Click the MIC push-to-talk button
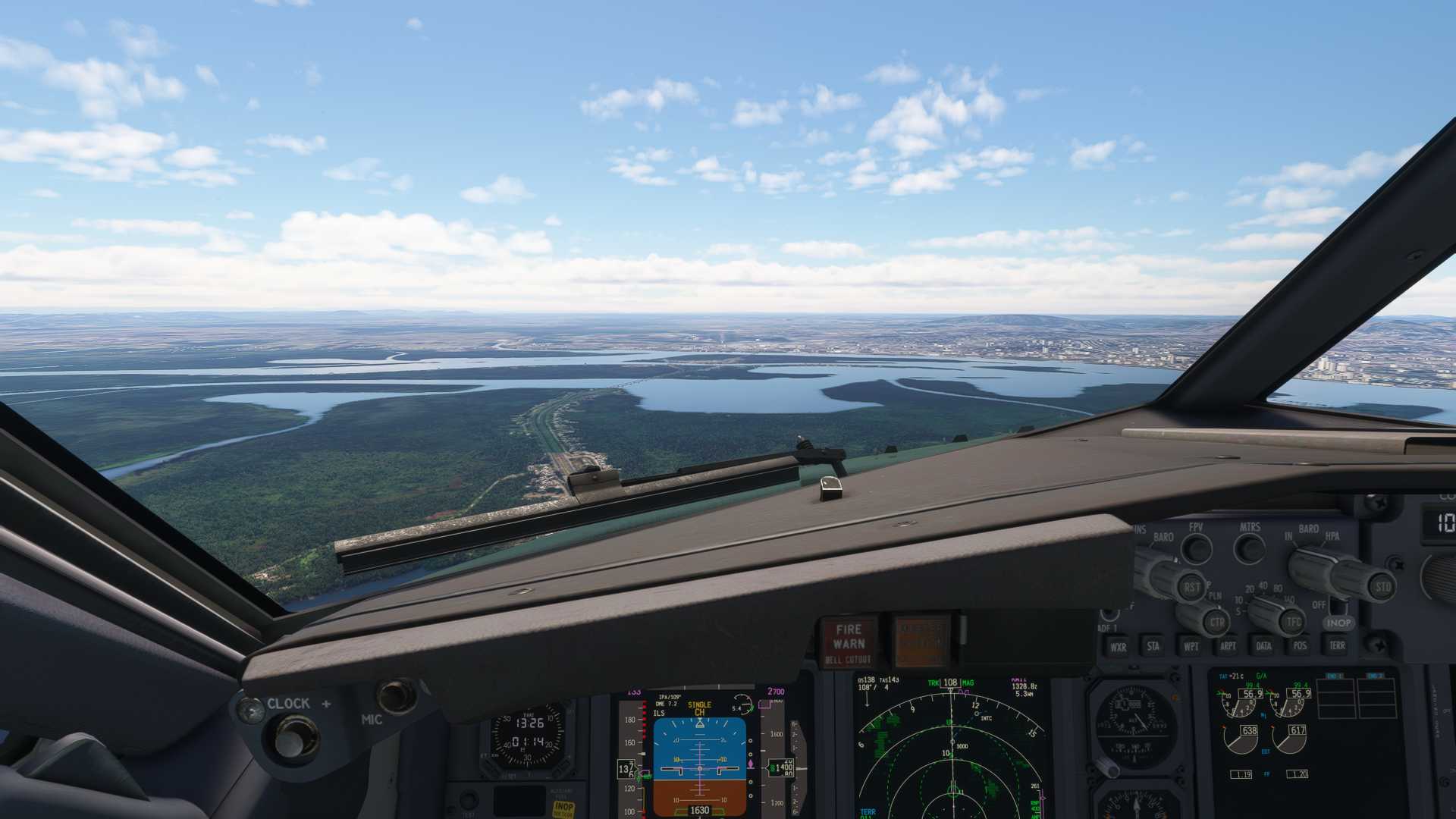Image resolution: width=1456 pixels, height=819 pixels. pos(396,695)
